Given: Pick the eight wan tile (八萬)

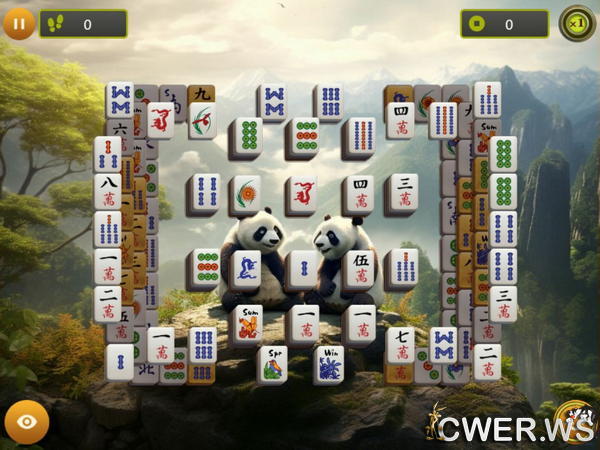Looking at the screenshot, I should (x=108, y=191).
